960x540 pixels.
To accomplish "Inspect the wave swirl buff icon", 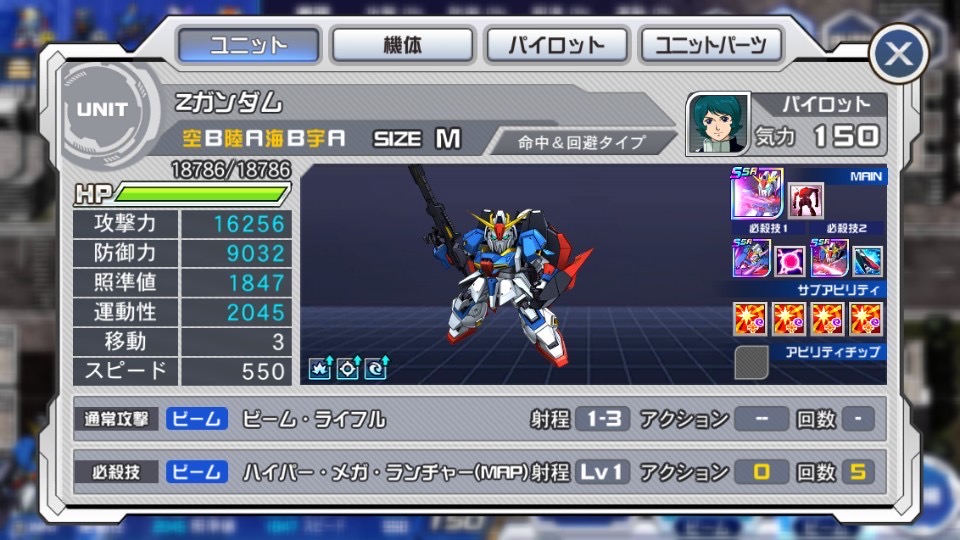I will point(376,367).
